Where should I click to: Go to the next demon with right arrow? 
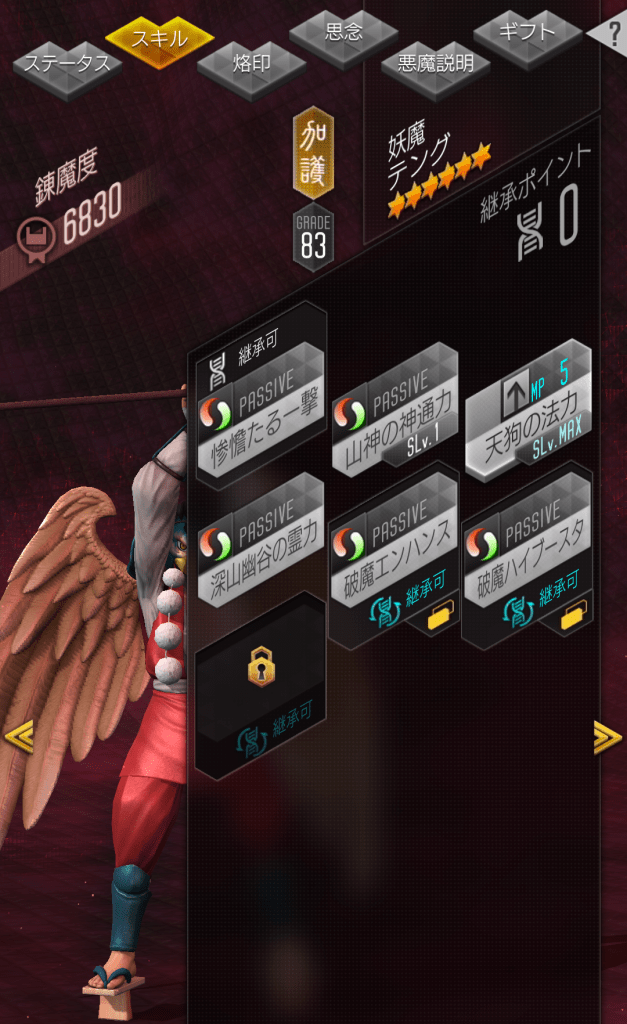(x=607, y=738)
